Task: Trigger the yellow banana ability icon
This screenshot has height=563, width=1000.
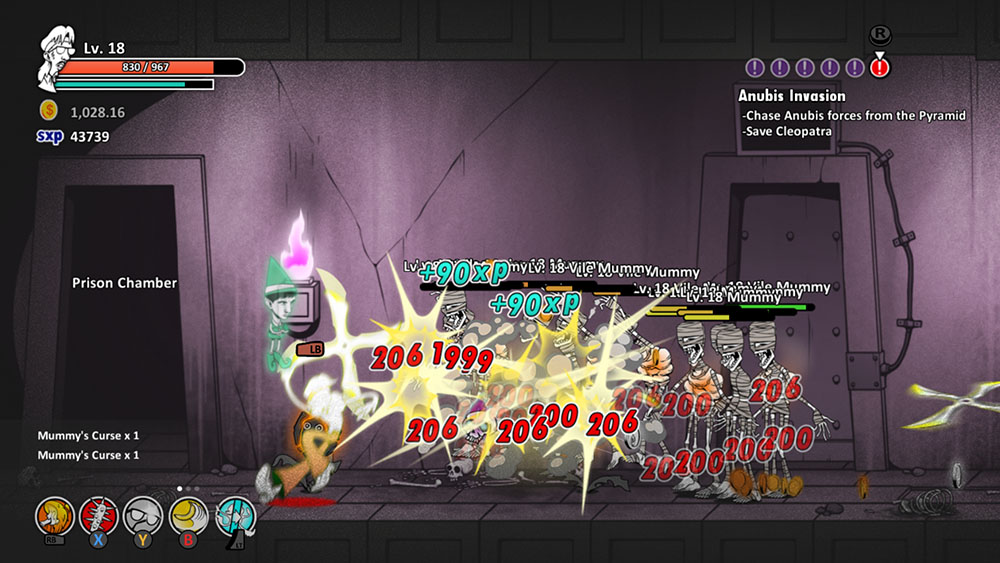Action: [188, 516]
